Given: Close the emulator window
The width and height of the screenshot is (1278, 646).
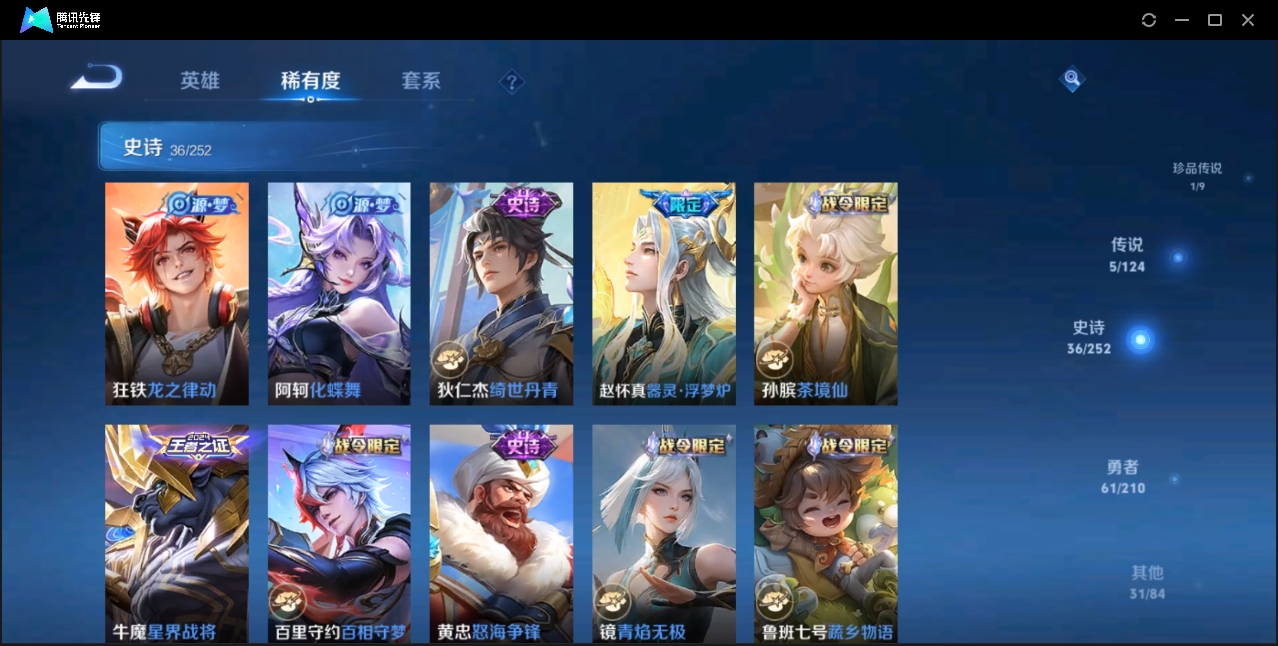Looking at the screenshot, I should click(x=1248, y=20).
